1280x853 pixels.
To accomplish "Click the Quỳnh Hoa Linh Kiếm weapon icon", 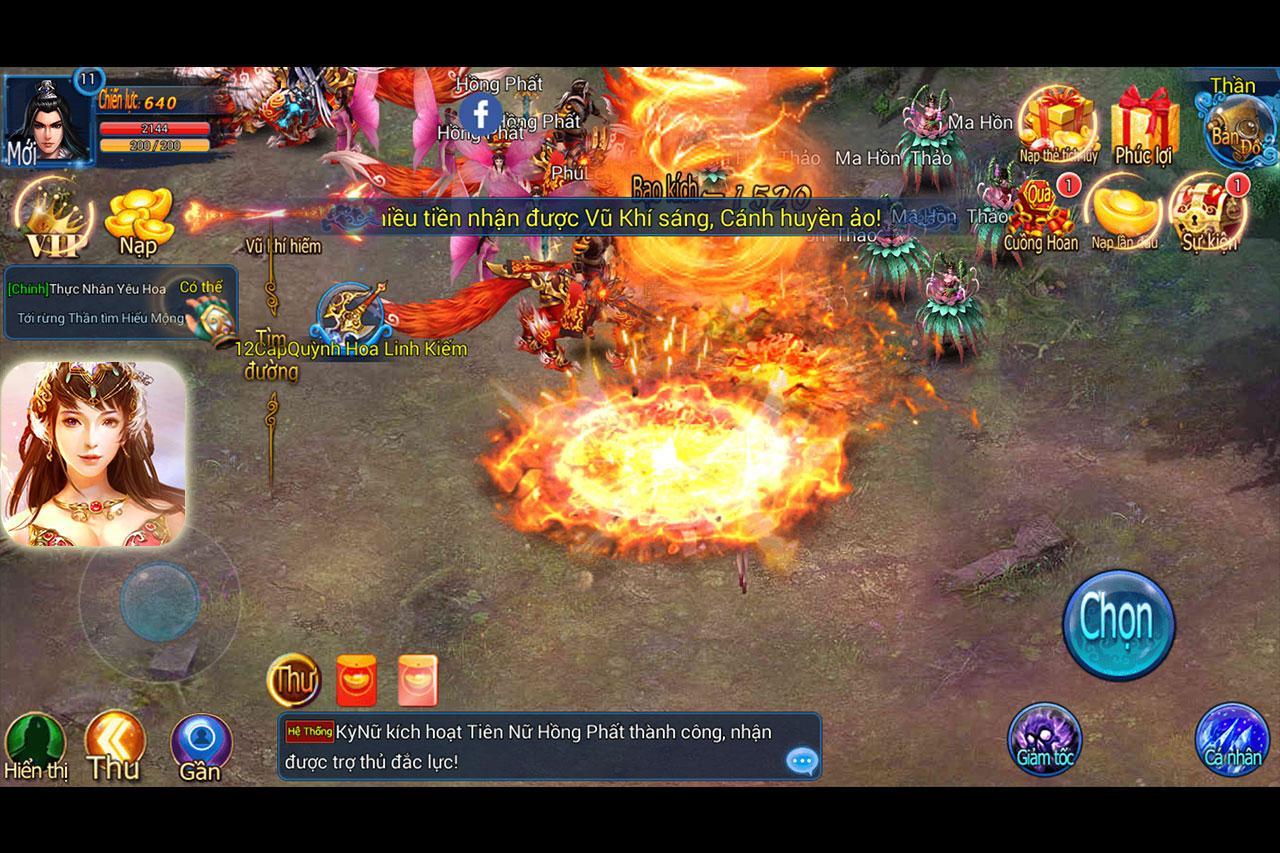I will click(351, 313).
